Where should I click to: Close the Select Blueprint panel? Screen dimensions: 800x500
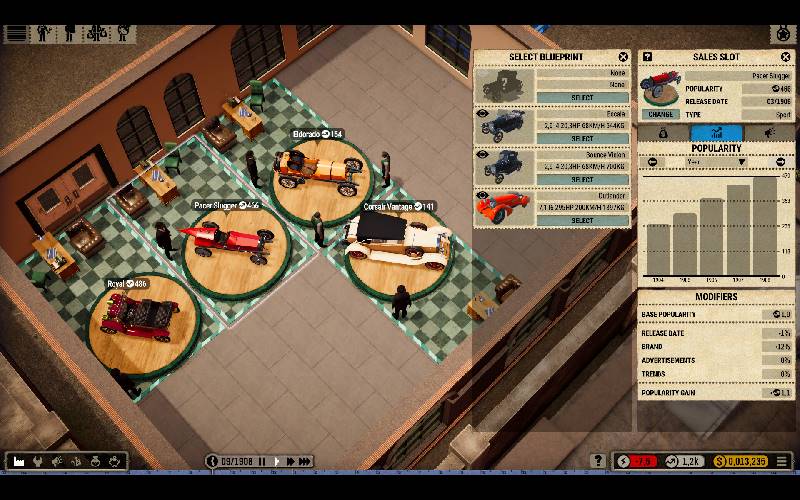click(623, 57)
